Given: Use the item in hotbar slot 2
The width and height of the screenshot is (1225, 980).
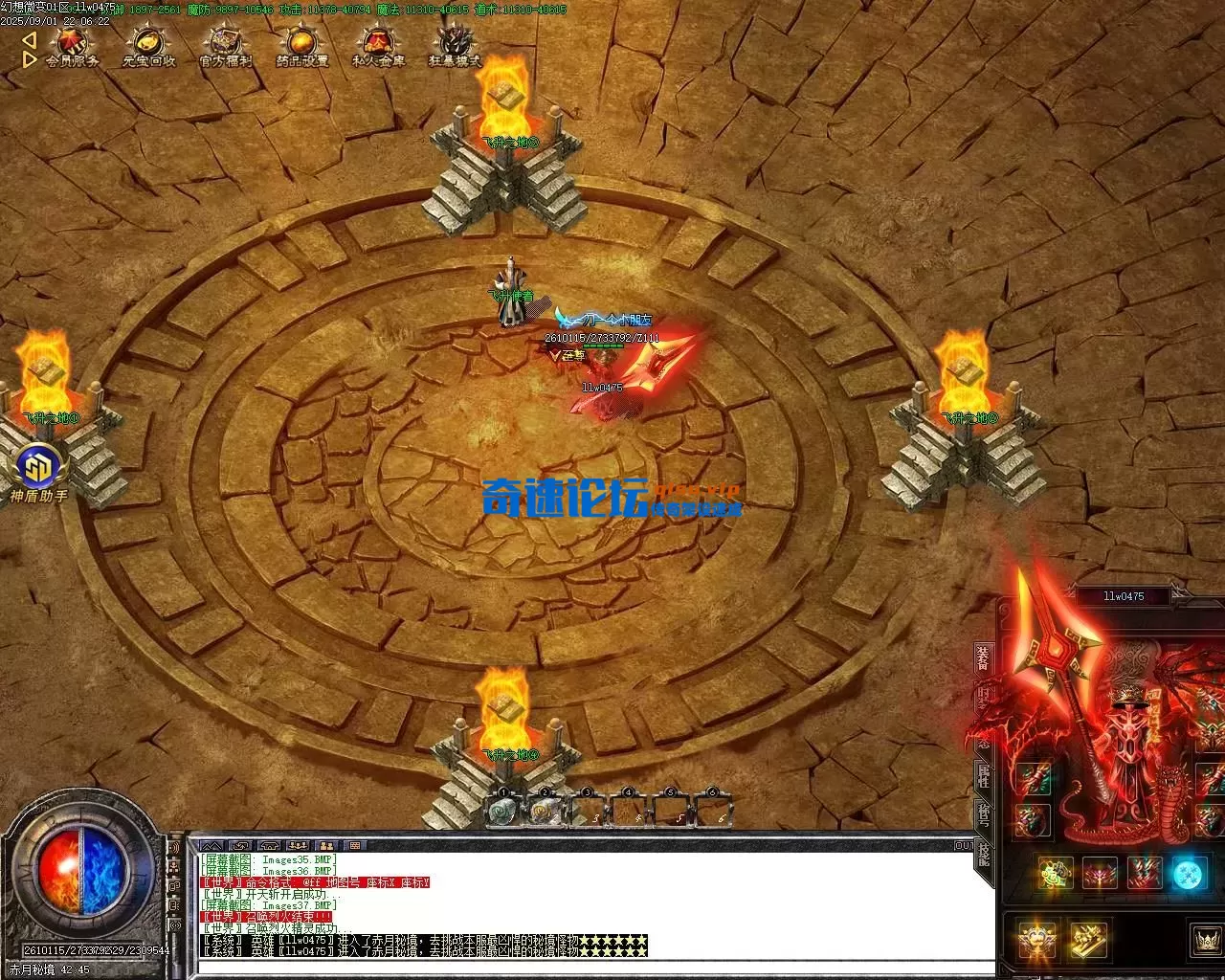Looking at the screenshot, I should point(545,812).
